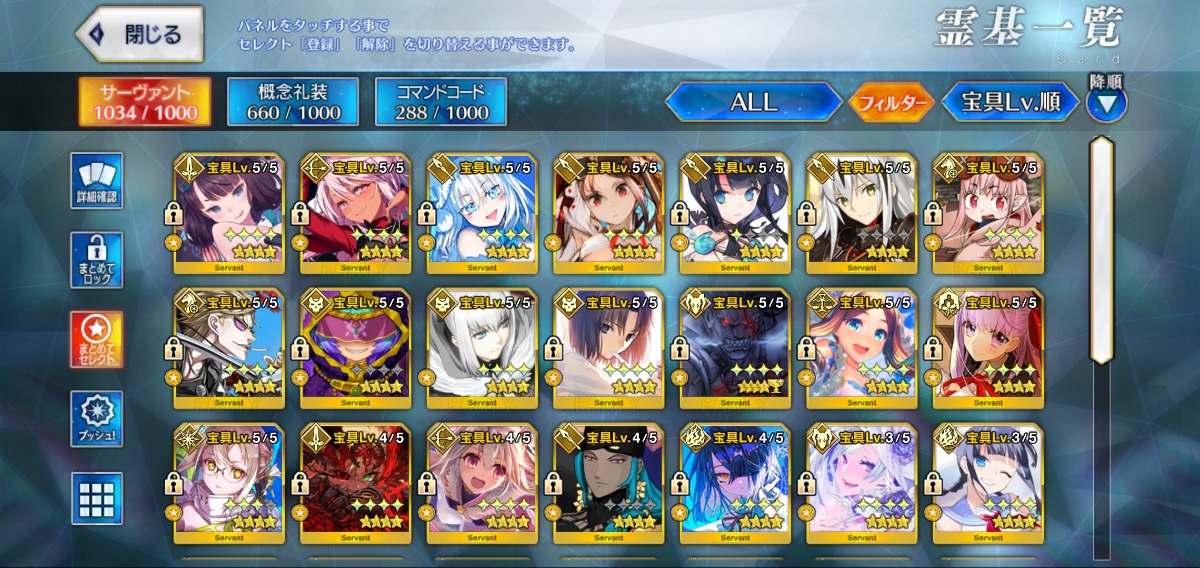Click the vertical list scrollbar handle

coord(1102,250)
